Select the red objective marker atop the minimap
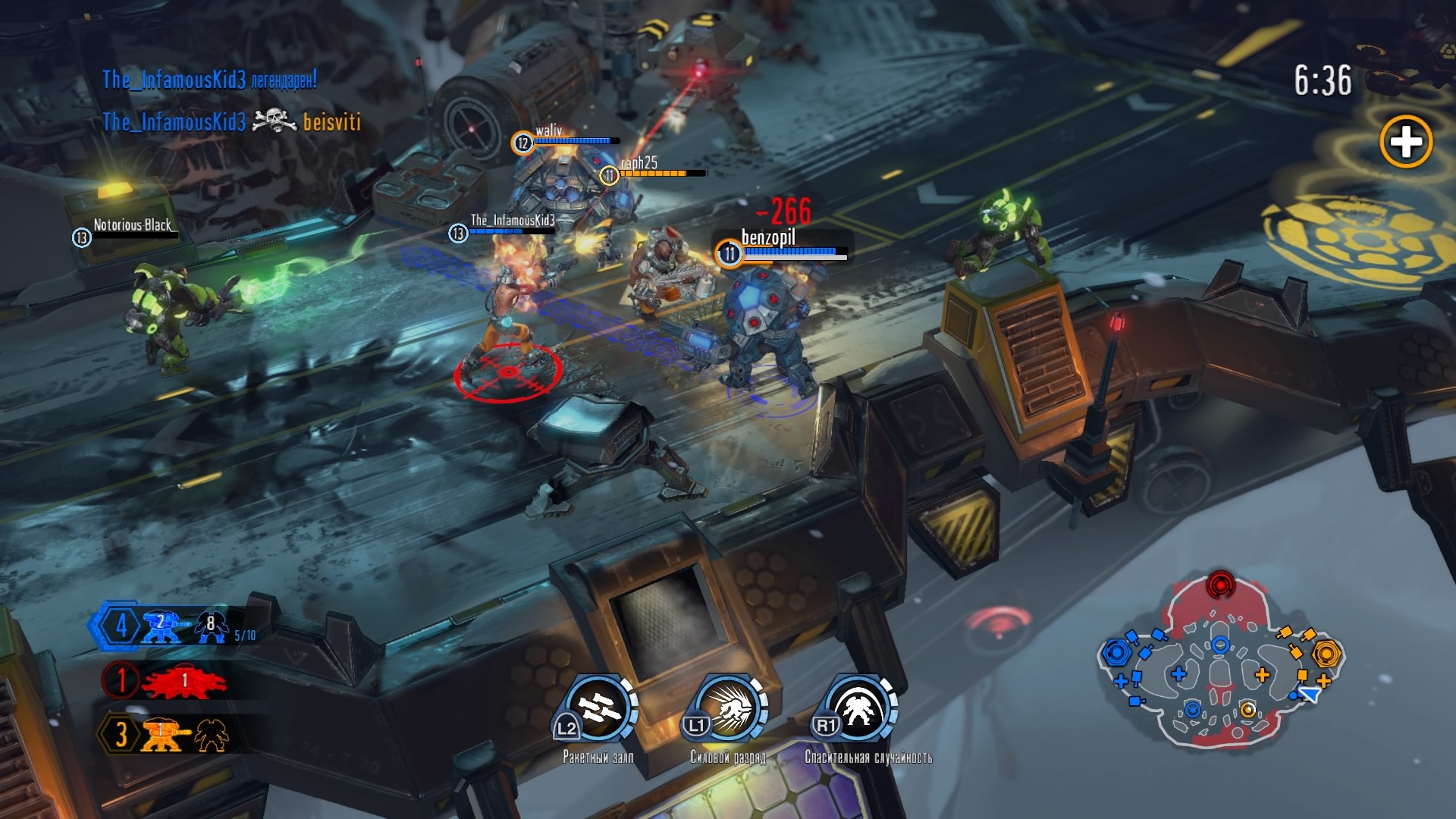This screenshot has width=1456, height=819. pyautogui.click(x=1221, y=585)
